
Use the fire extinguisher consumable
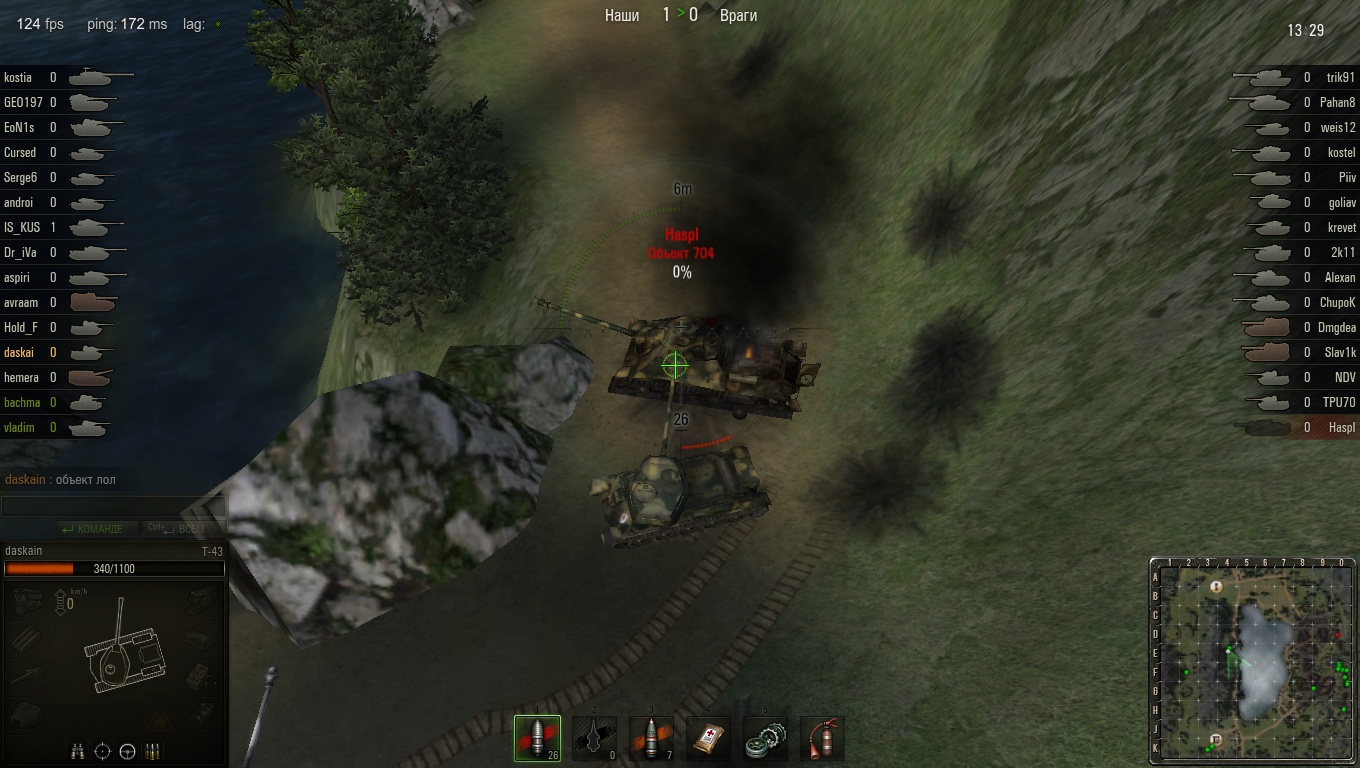tap(822, 739)
